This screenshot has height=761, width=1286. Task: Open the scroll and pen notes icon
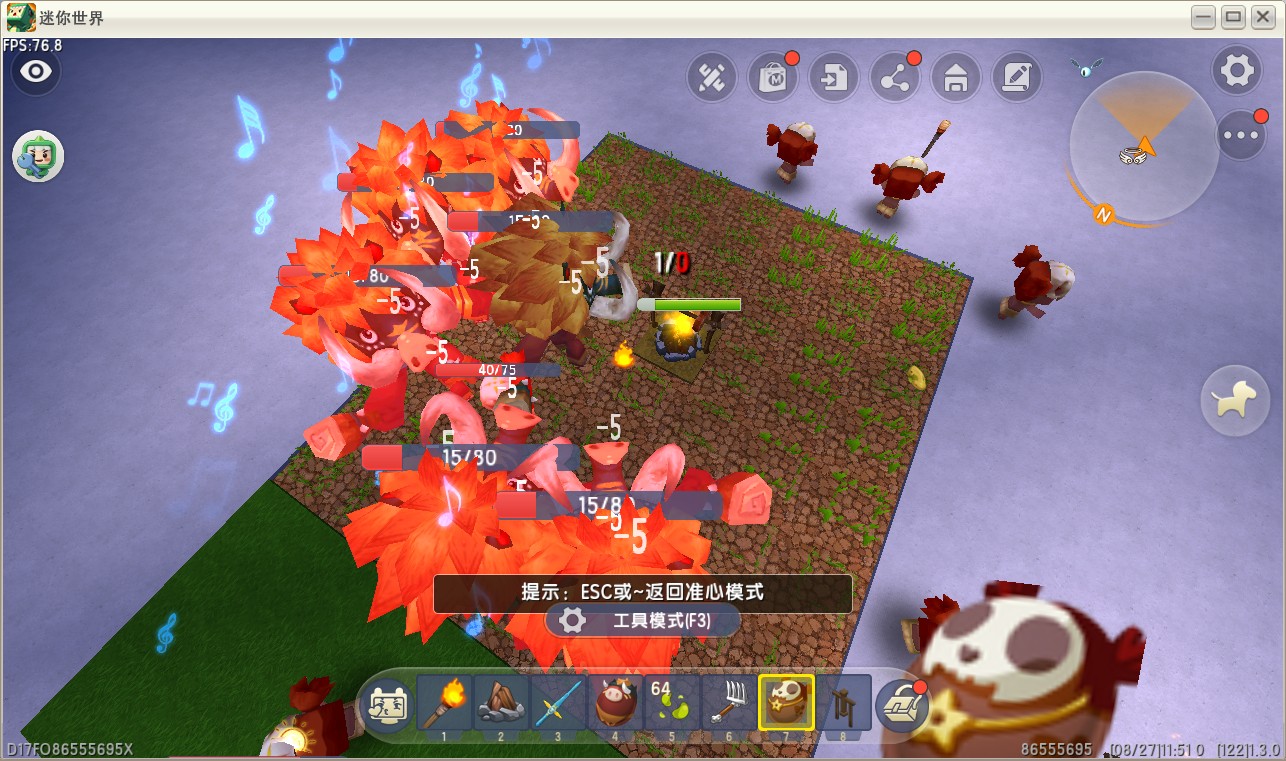pos(1017,77)
